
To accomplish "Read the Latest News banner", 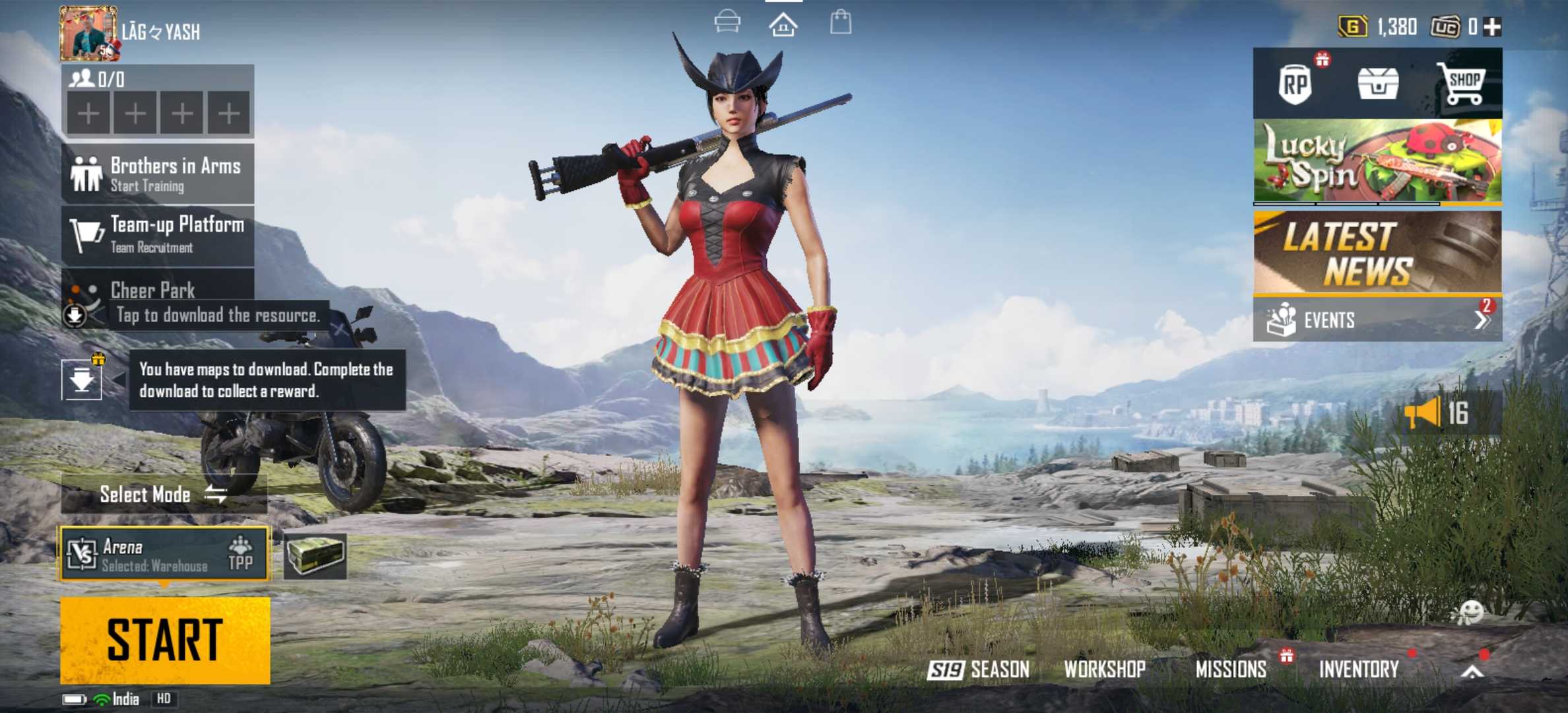I will tap(1377, 252).
